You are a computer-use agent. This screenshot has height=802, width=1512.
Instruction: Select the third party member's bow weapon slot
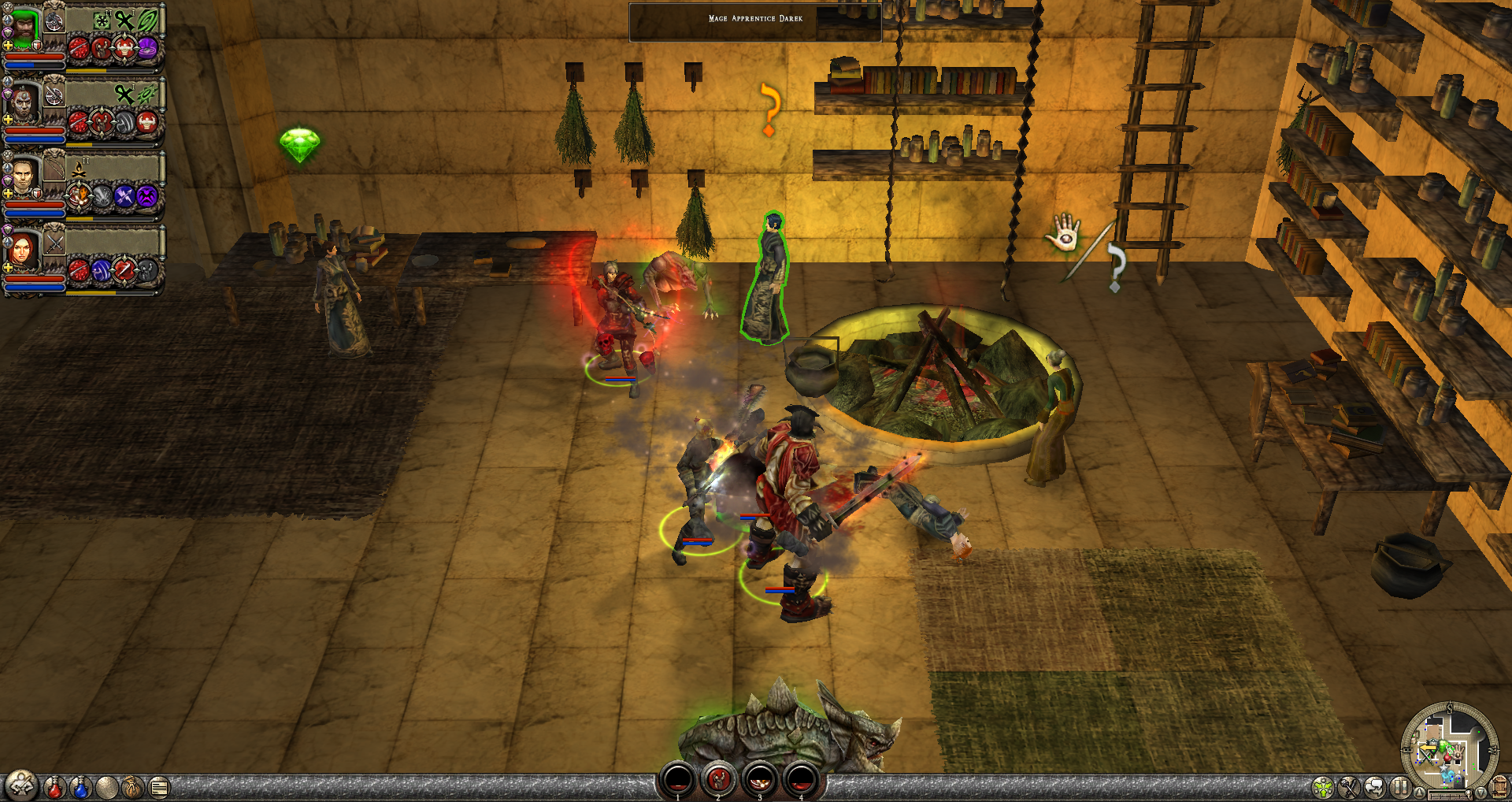click(54, 169)
